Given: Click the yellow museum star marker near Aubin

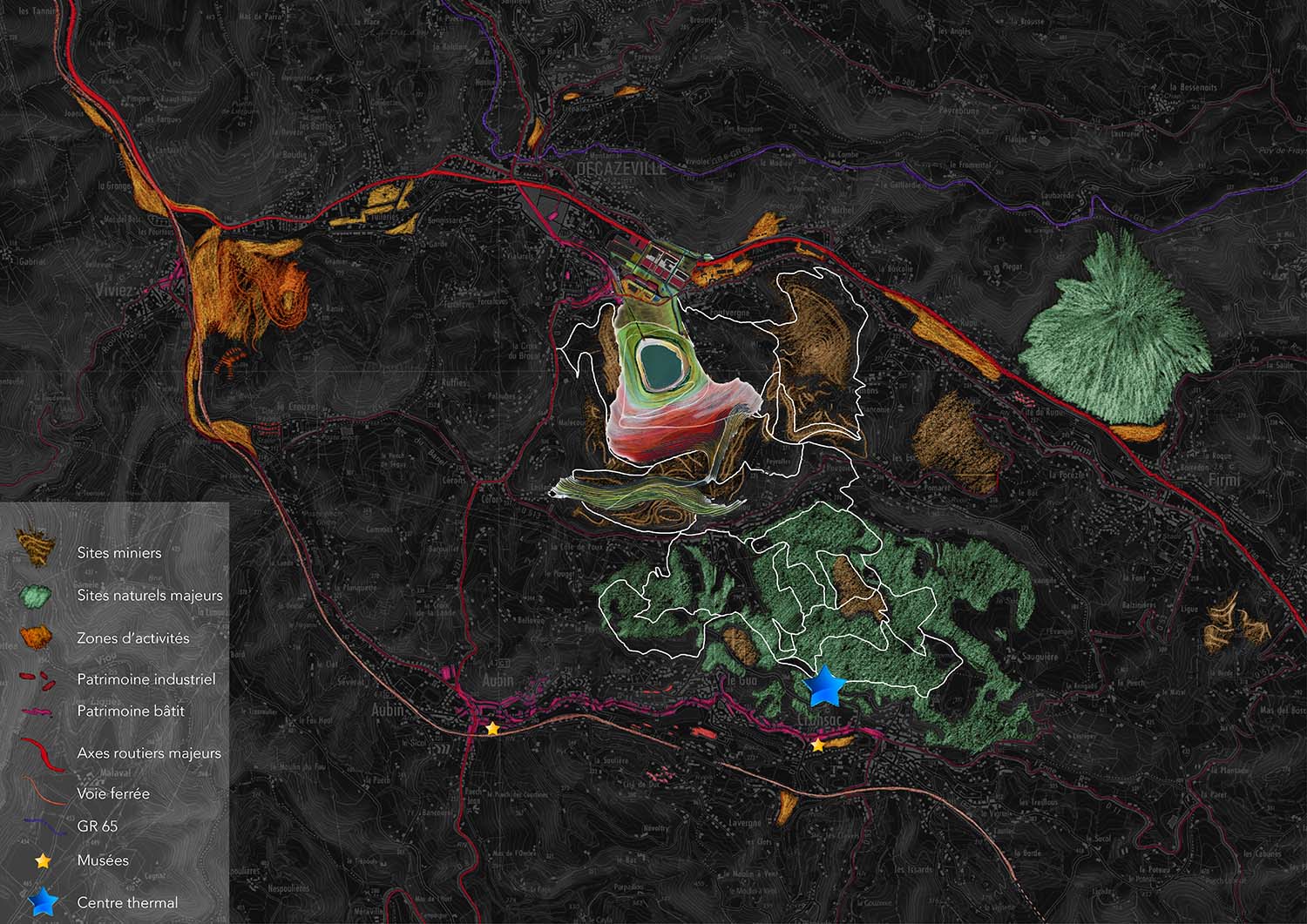Looking at the screenshot, I should click(x=492, y=728).
